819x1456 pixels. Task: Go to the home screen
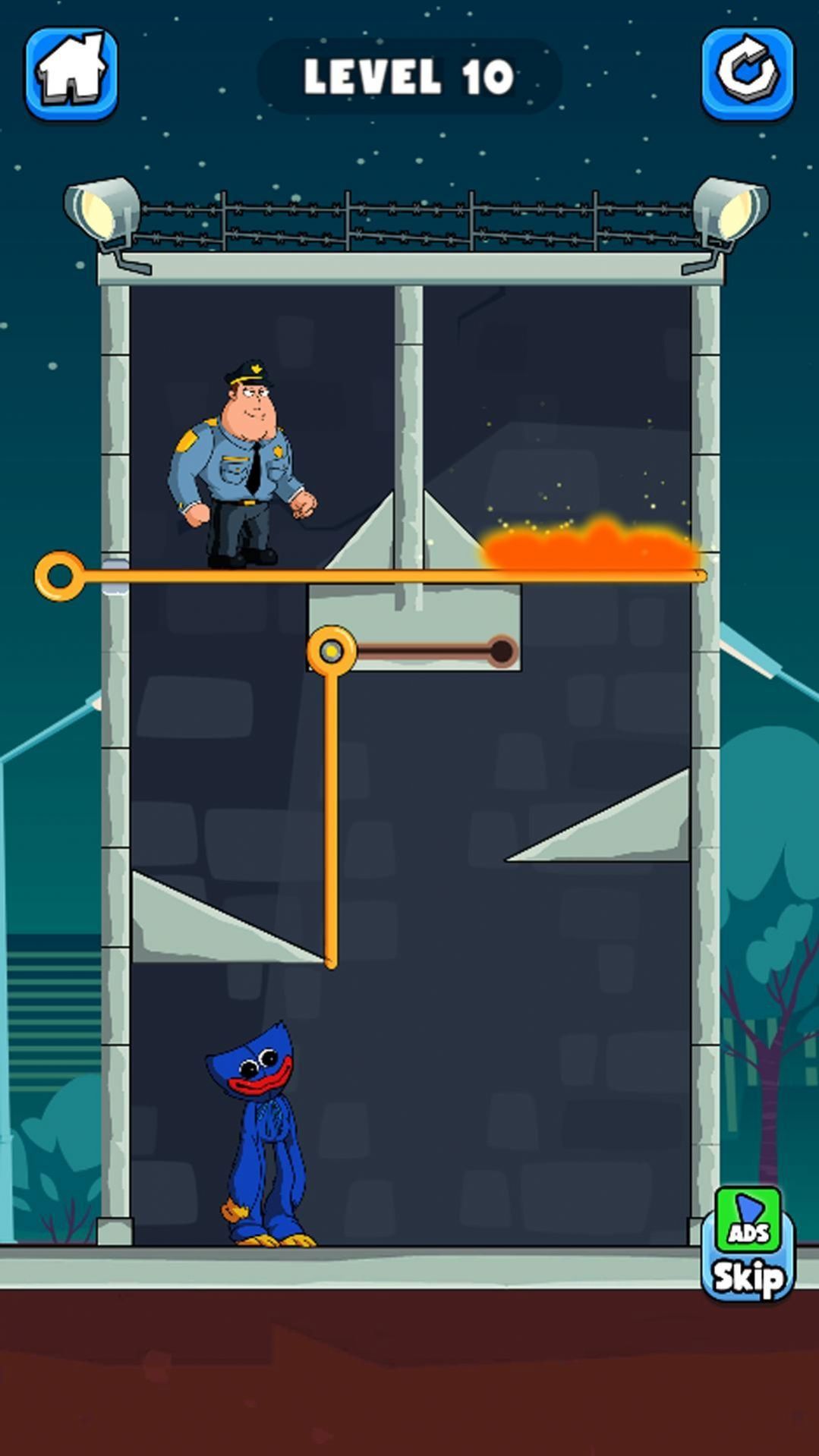(x=71, y=74)
